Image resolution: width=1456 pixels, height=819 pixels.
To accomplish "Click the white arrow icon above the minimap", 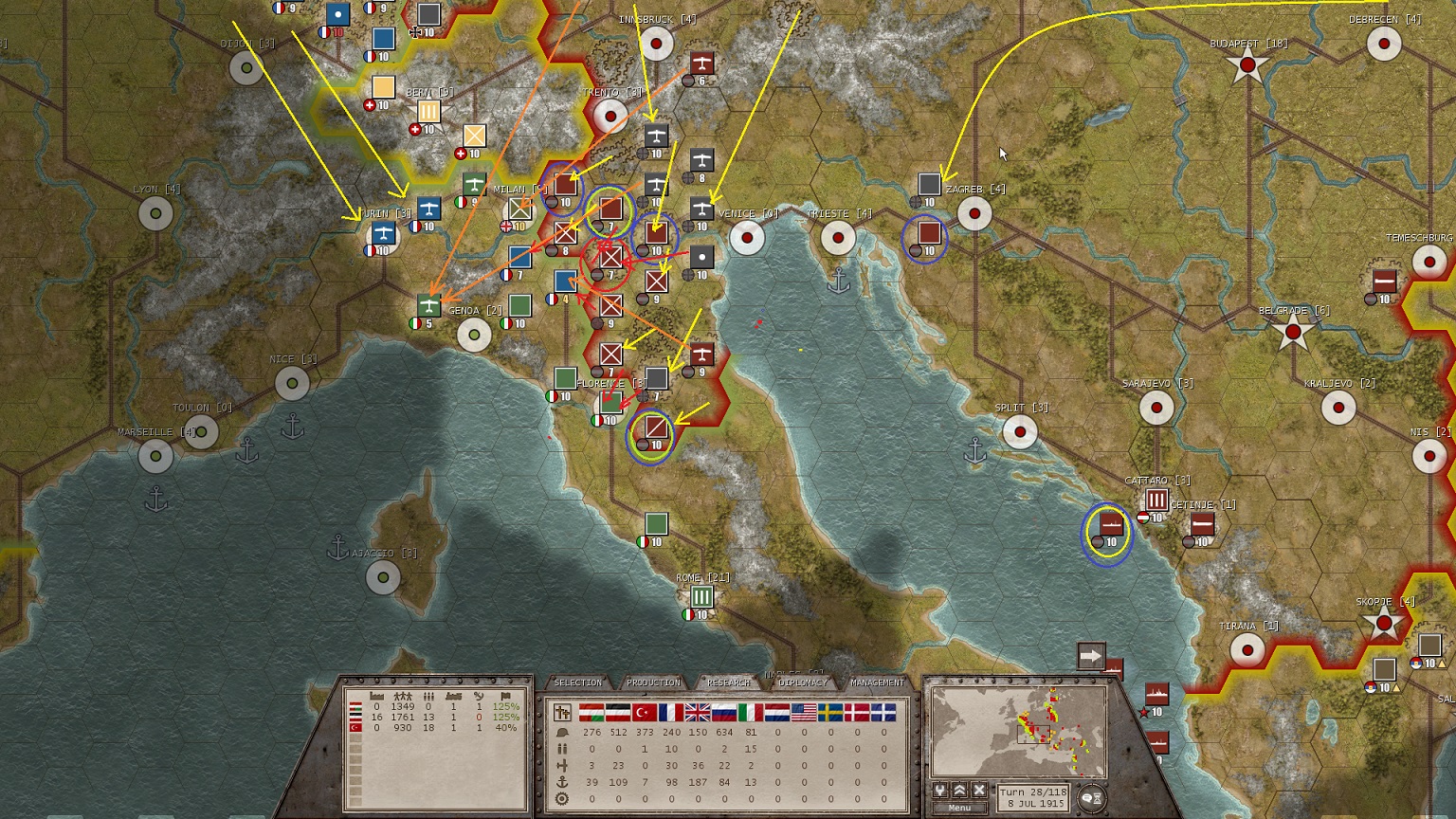I will [x=1092, y=654].
